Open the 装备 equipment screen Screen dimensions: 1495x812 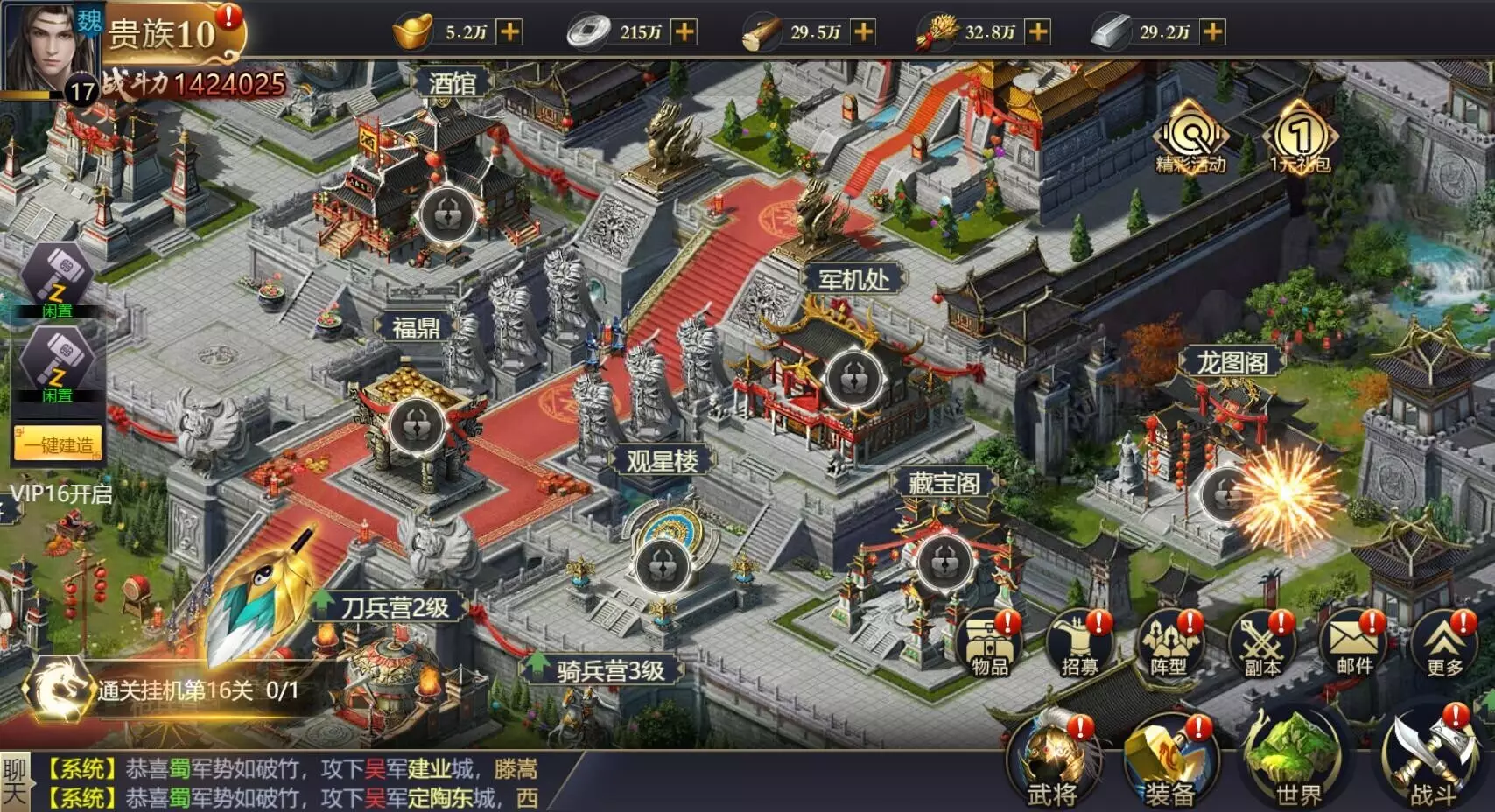tap(1169, 761)
